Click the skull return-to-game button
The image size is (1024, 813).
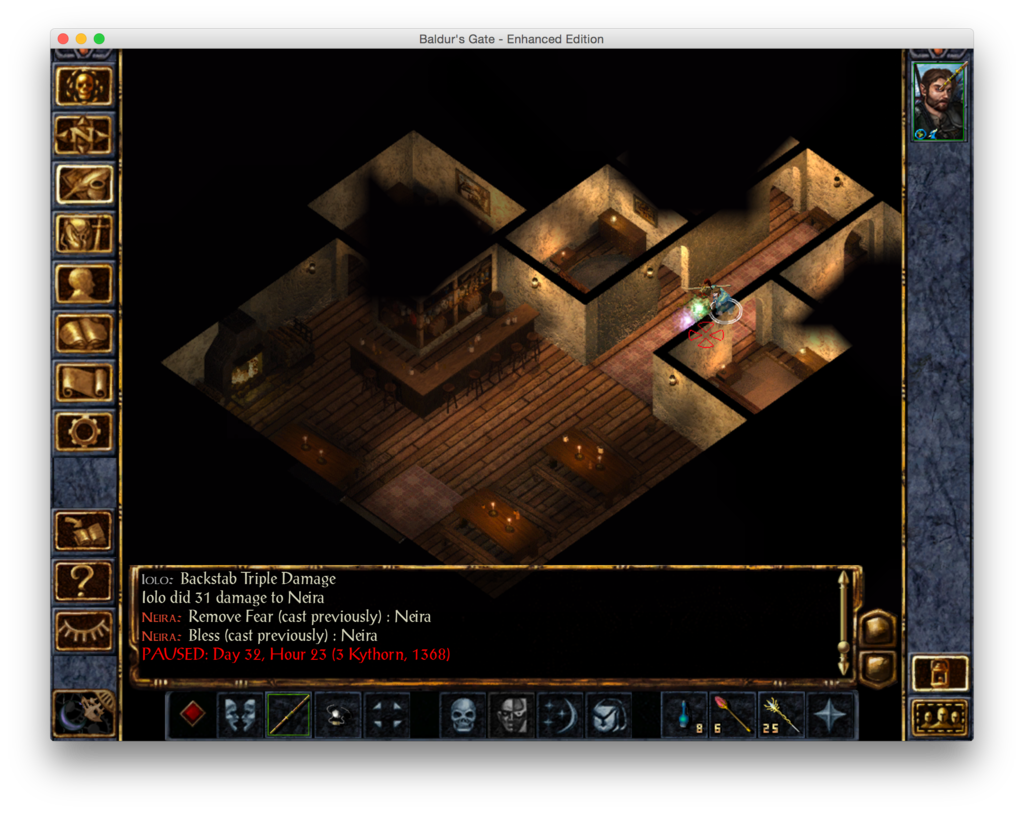(x=84, y=86)
